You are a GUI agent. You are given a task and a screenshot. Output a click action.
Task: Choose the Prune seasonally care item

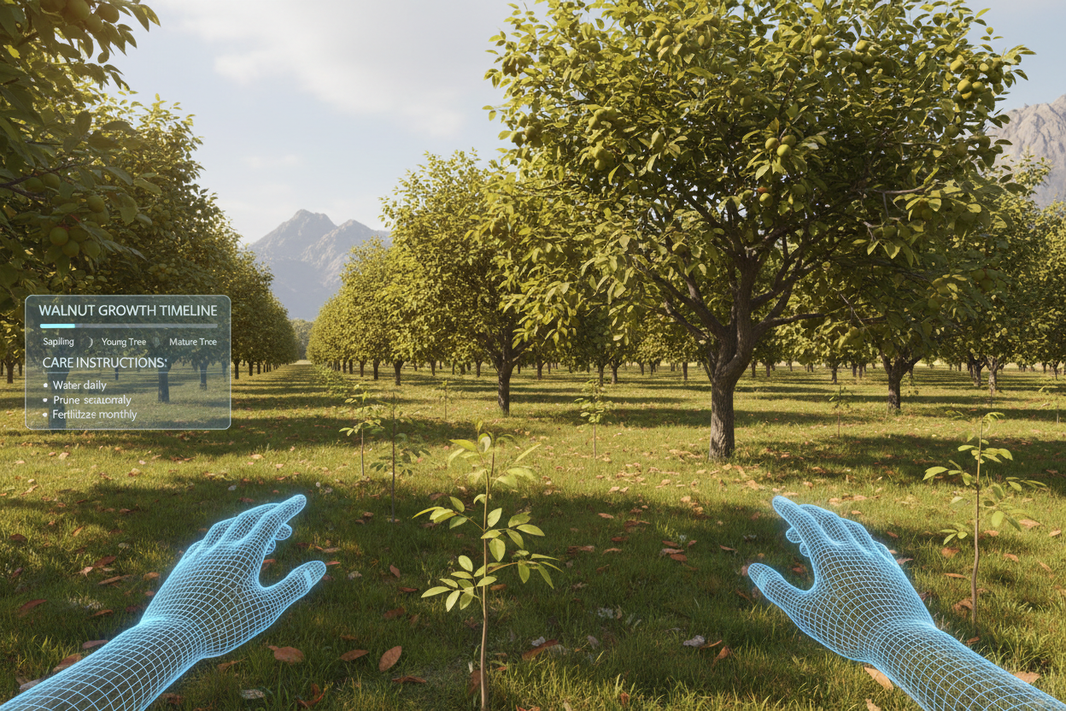pos(92,400)
